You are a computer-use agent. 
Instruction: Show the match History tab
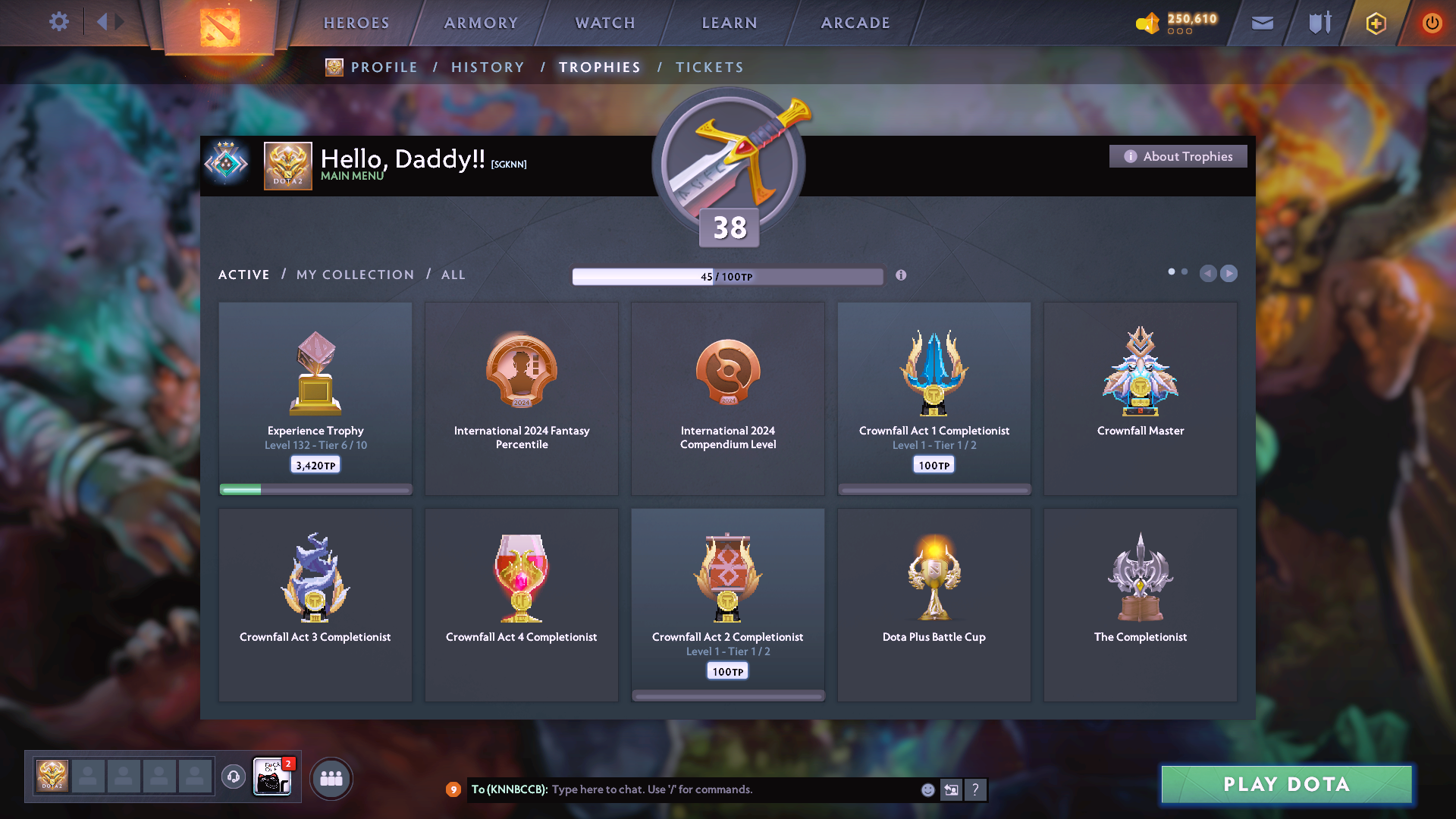point(488,67)
